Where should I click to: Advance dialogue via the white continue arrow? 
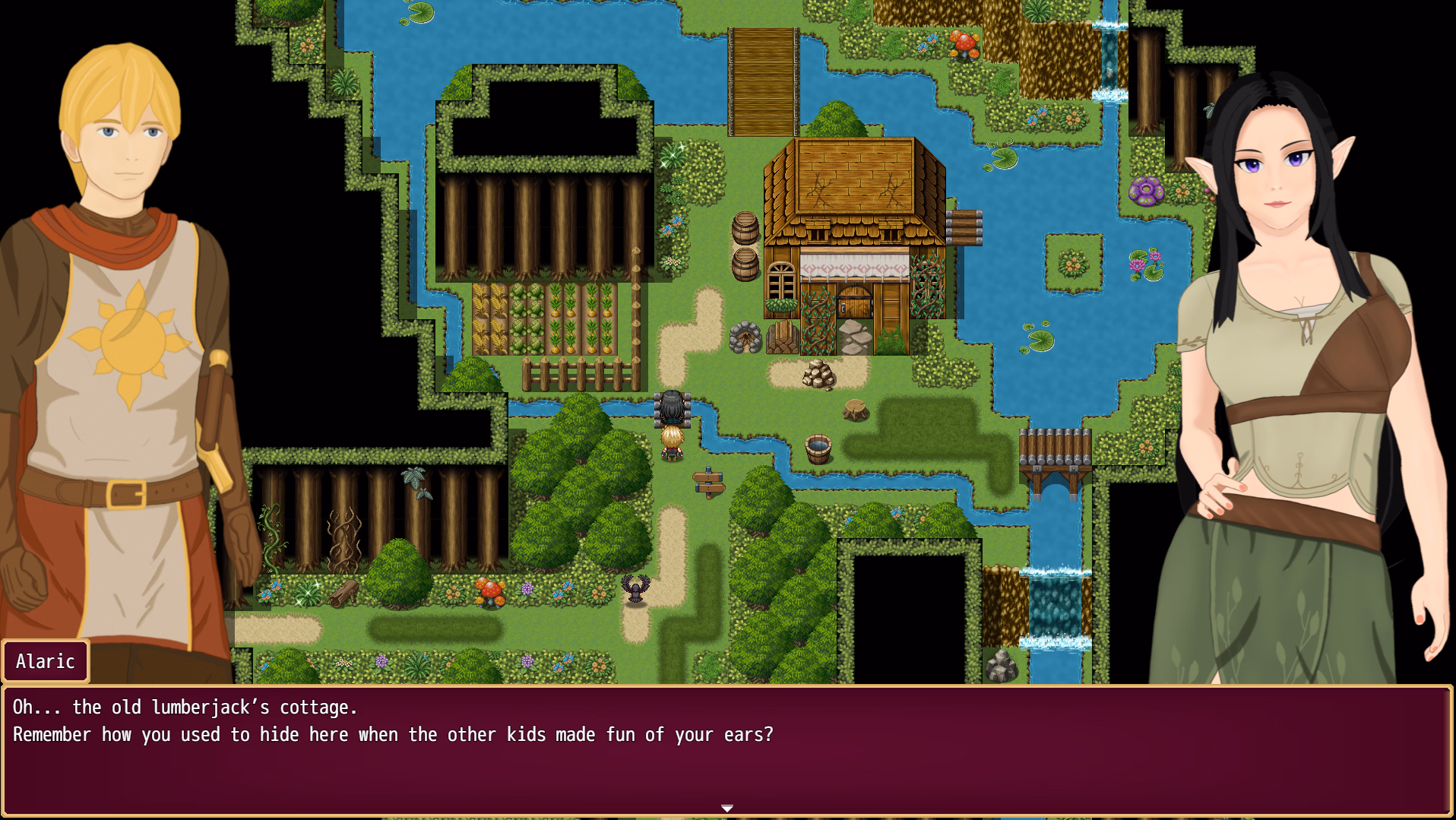[727, 808]
